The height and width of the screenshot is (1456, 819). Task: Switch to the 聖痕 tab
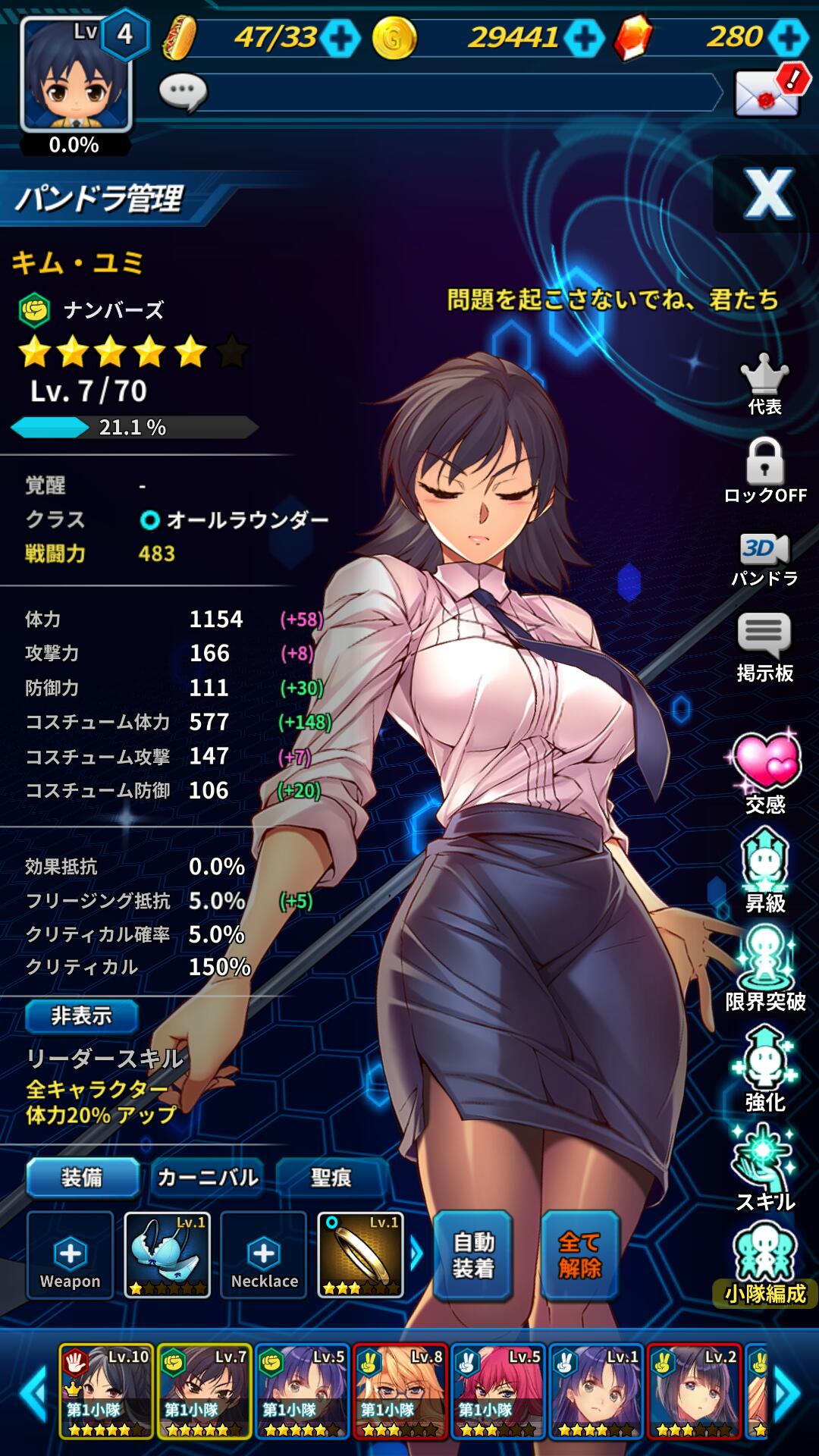point(331,1177)
